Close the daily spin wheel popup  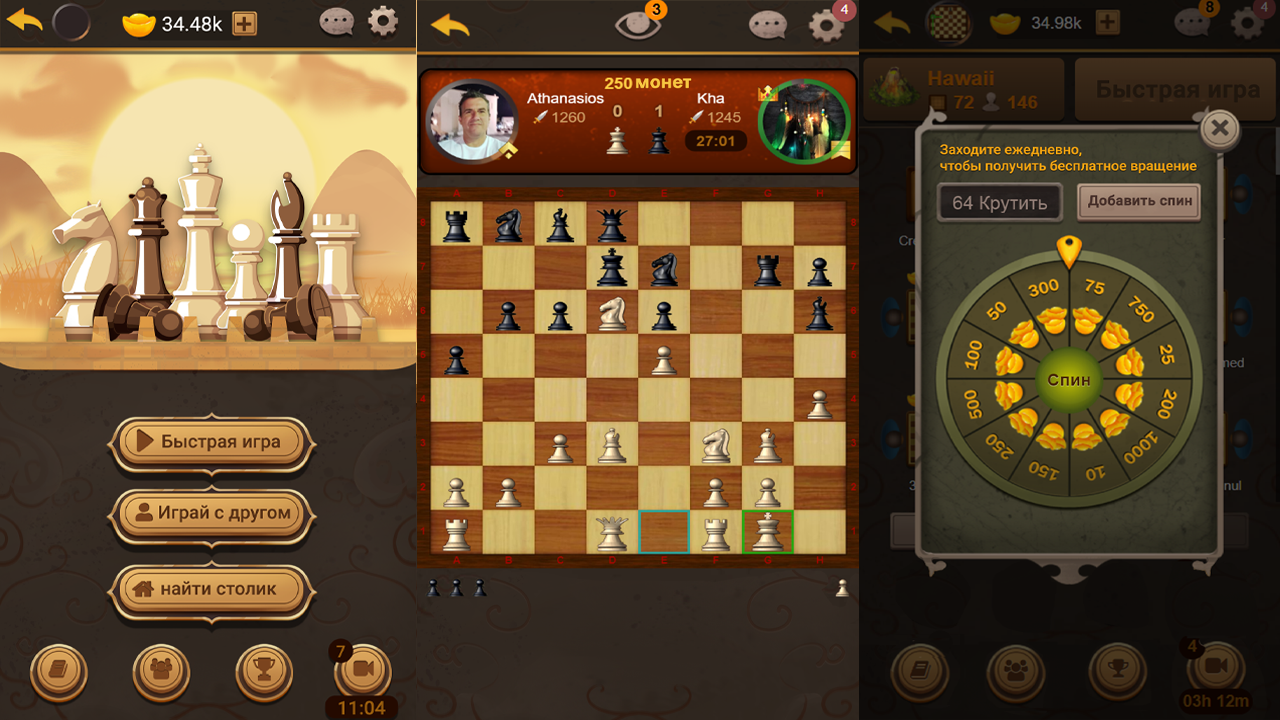[x=1219, y=128]
